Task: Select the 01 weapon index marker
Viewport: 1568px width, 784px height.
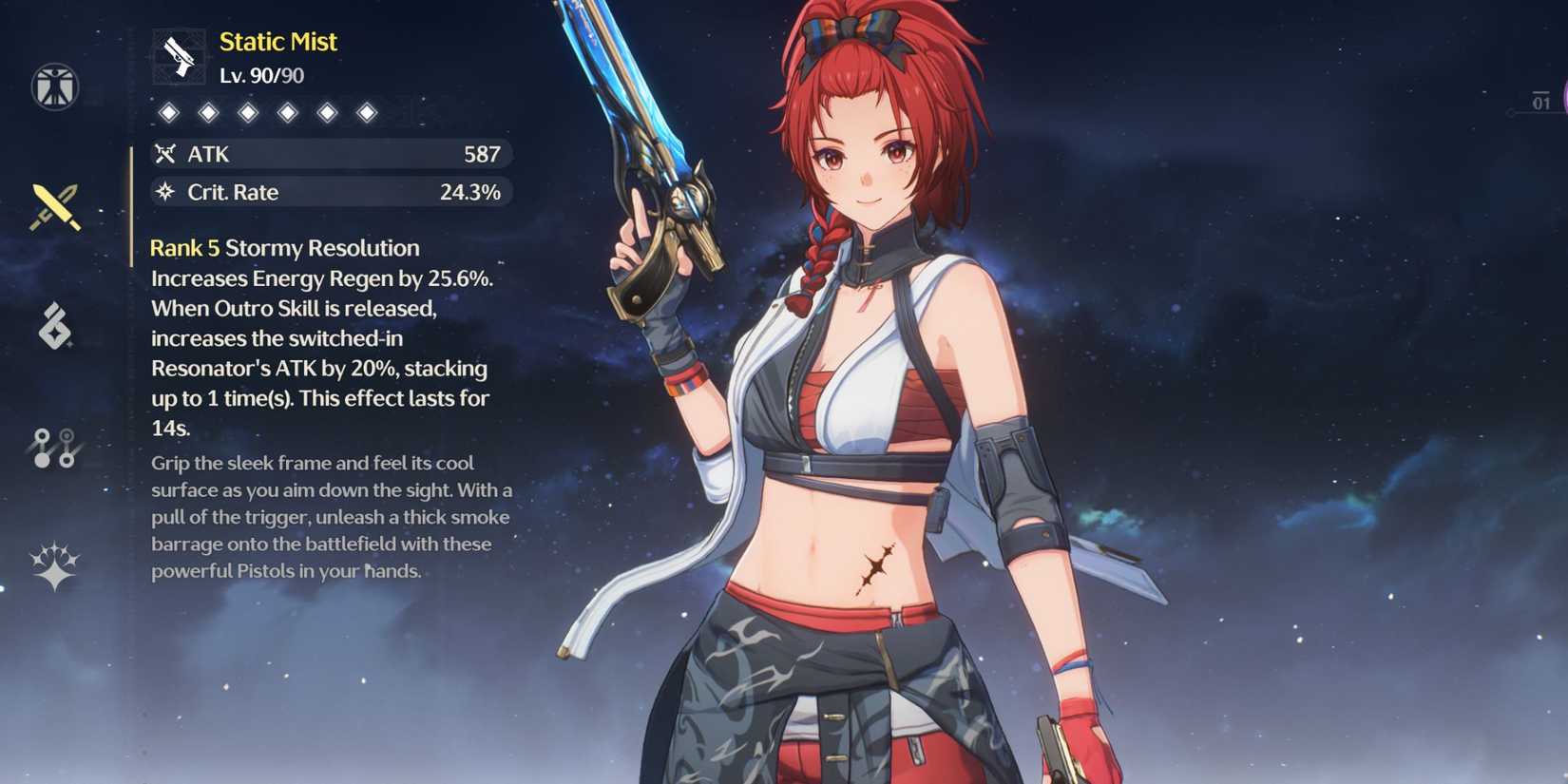Action: coord(1539,100)
